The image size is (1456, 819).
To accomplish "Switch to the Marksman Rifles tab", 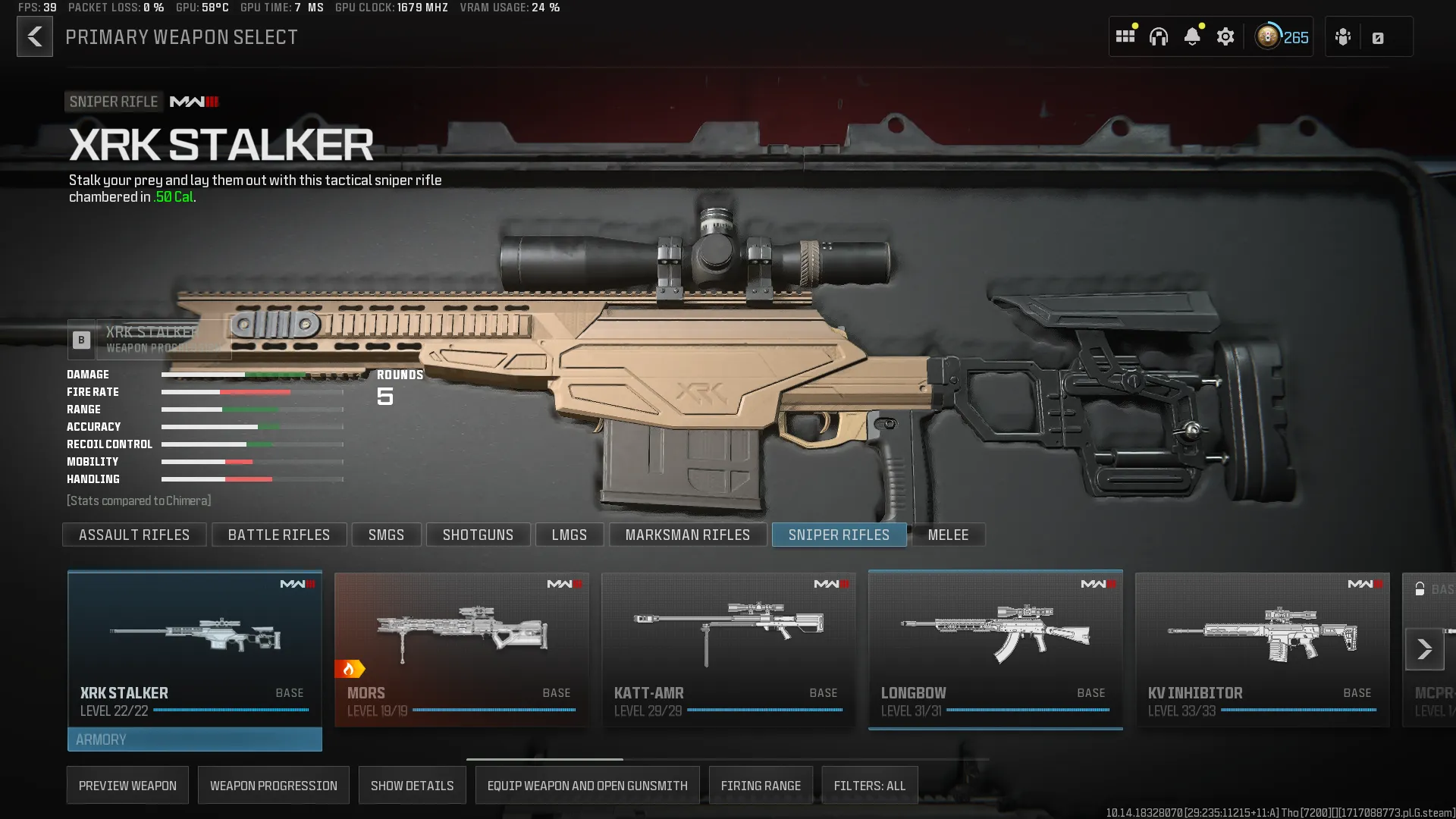I will pos(687,535).
